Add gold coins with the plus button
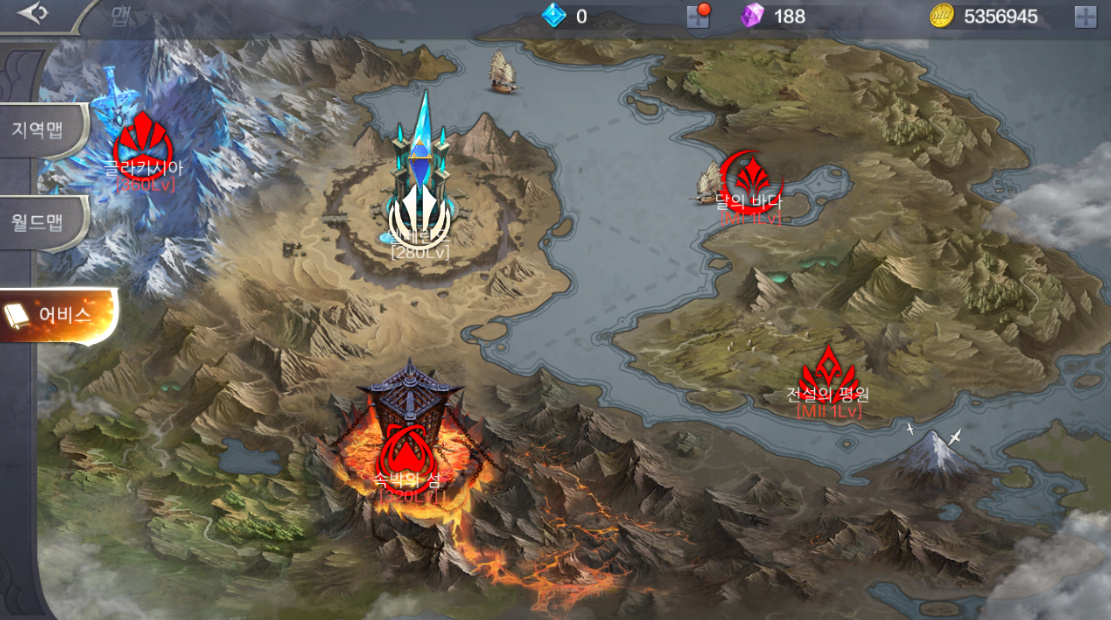Screen dimensions: 1111x620 click(1085, 16)
